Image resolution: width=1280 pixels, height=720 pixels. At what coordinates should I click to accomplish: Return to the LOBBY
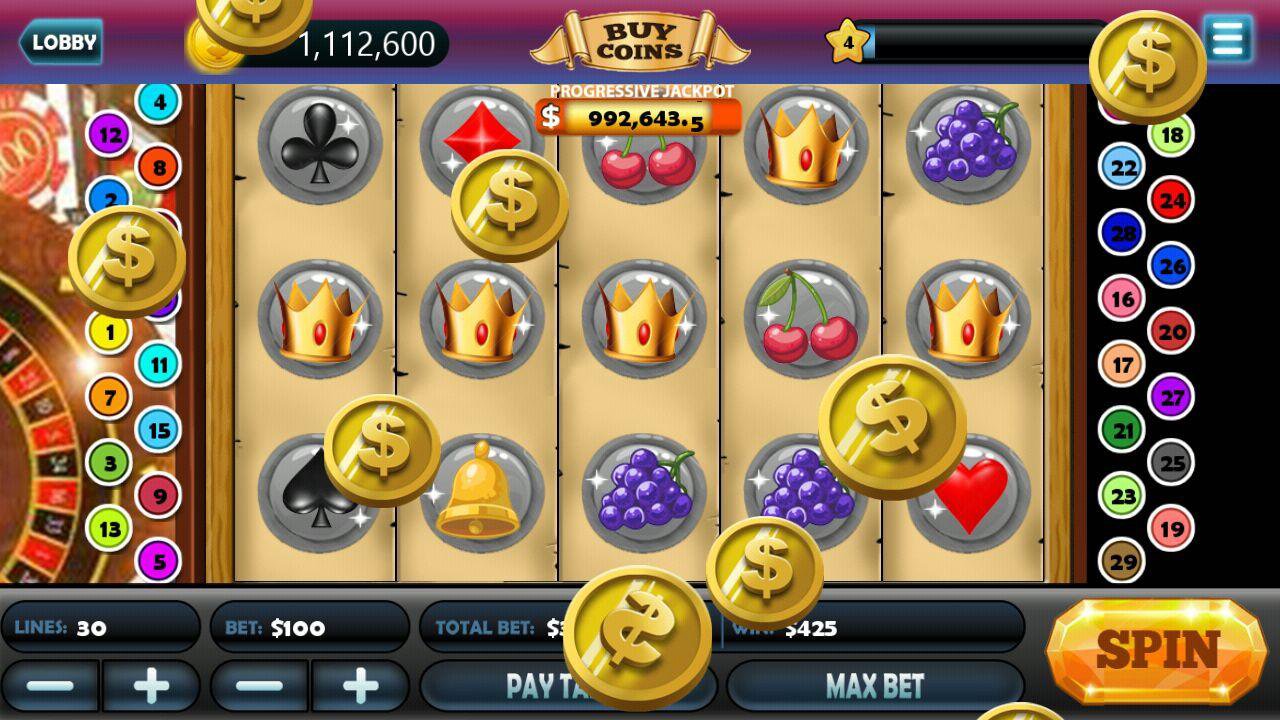pyautogui.click(x=62, y=43)
